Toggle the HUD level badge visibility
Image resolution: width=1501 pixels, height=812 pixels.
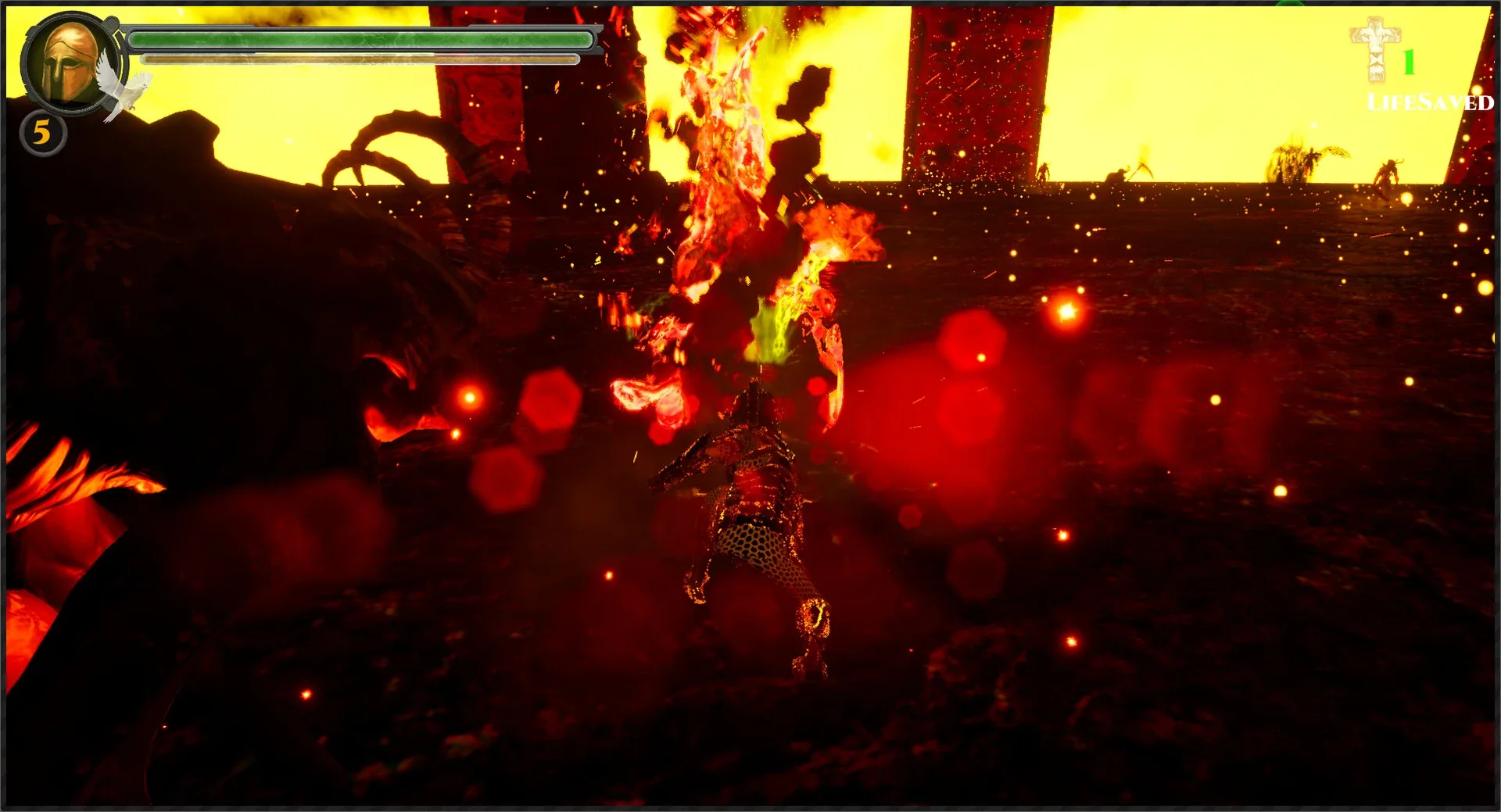(41, 131)
